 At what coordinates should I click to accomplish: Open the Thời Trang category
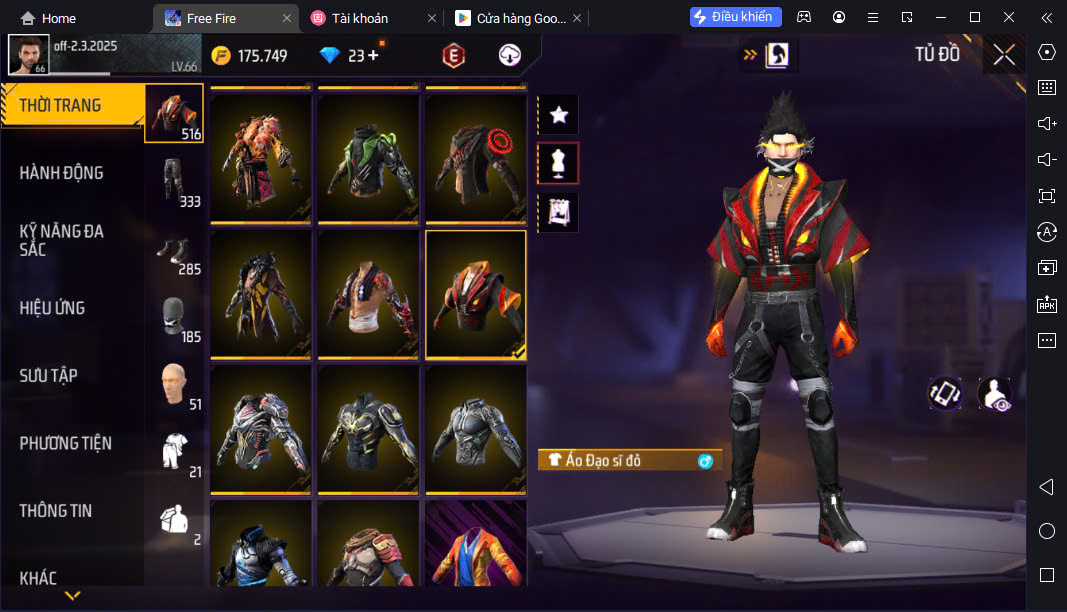click(62, 106)
